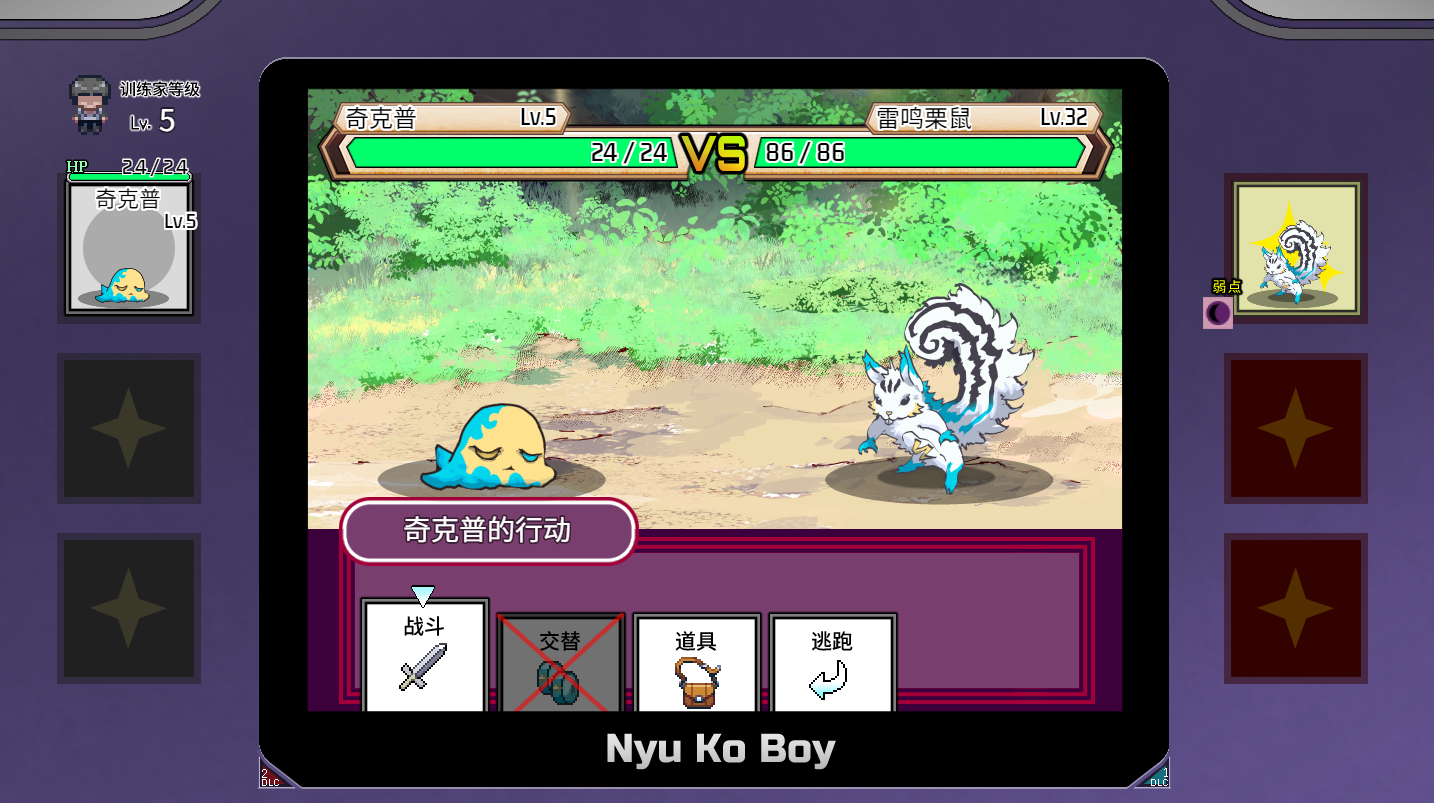Image resolution: width=1434 pixels, height=803 pixels.
Task: Click the enemy 雷鸣栗鼠 portrait card
Action: click(1295, 248)
